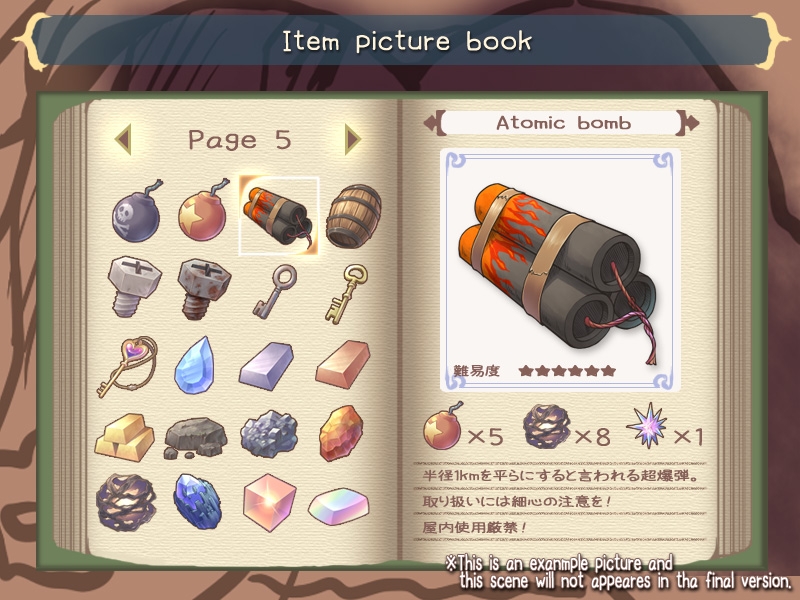
Task: Pick the stacked gold bars
Action: 125,434
